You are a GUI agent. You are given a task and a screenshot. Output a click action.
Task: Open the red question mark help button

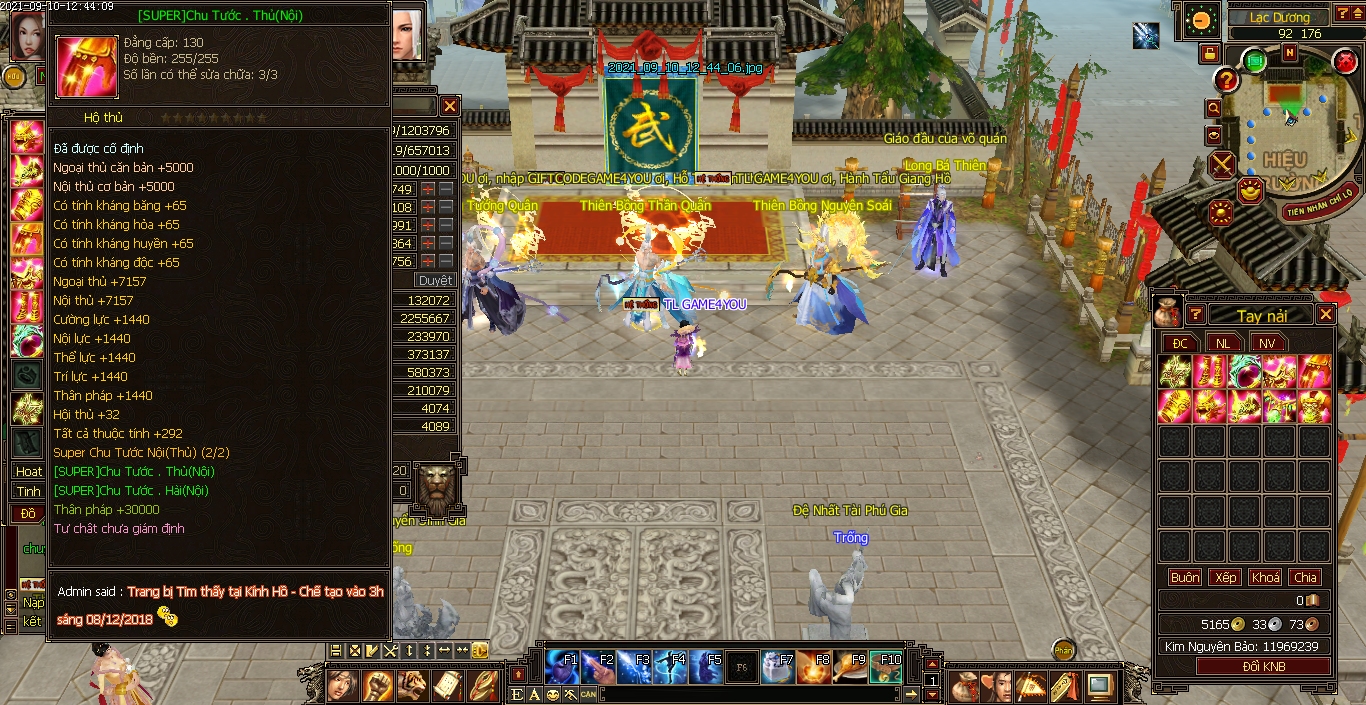1227,80
